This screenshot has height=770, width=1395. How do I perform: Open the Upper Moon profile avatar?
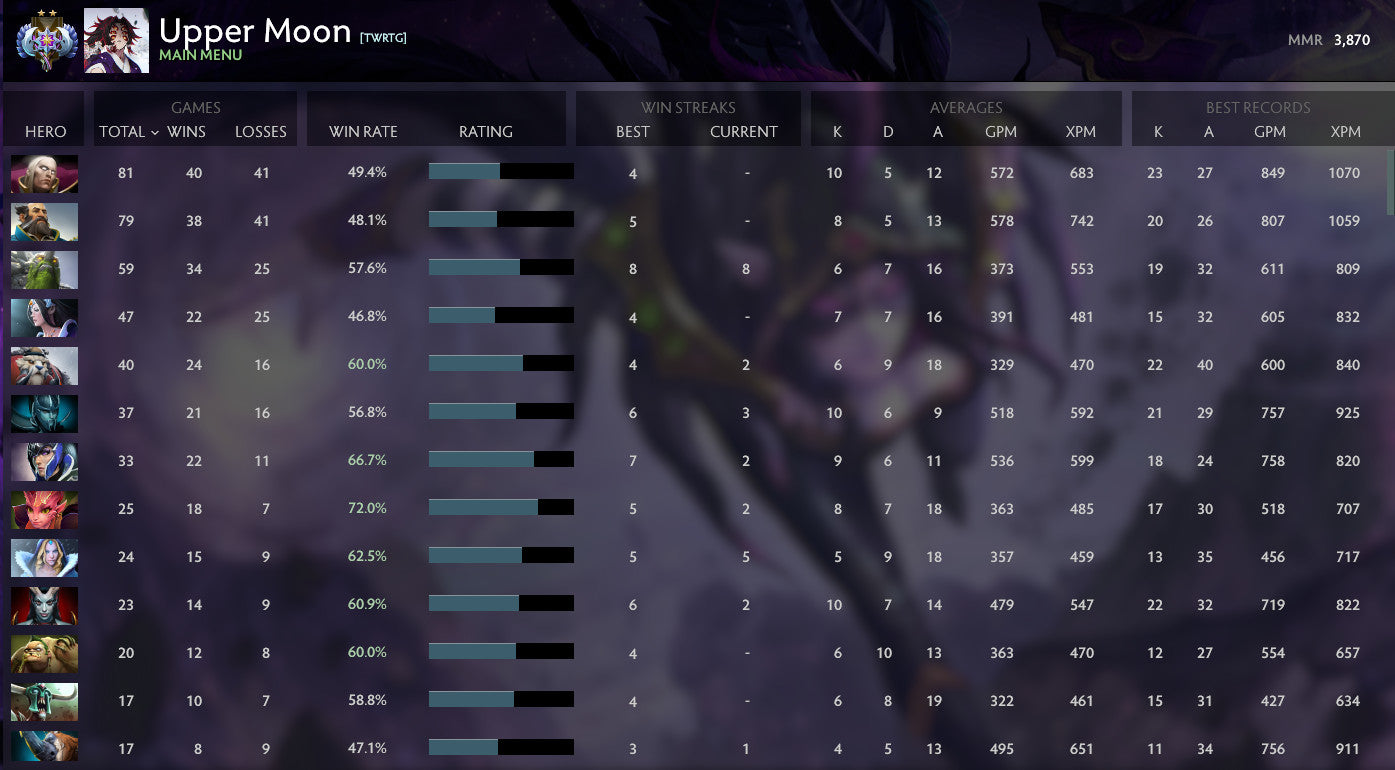coord(117,41)
